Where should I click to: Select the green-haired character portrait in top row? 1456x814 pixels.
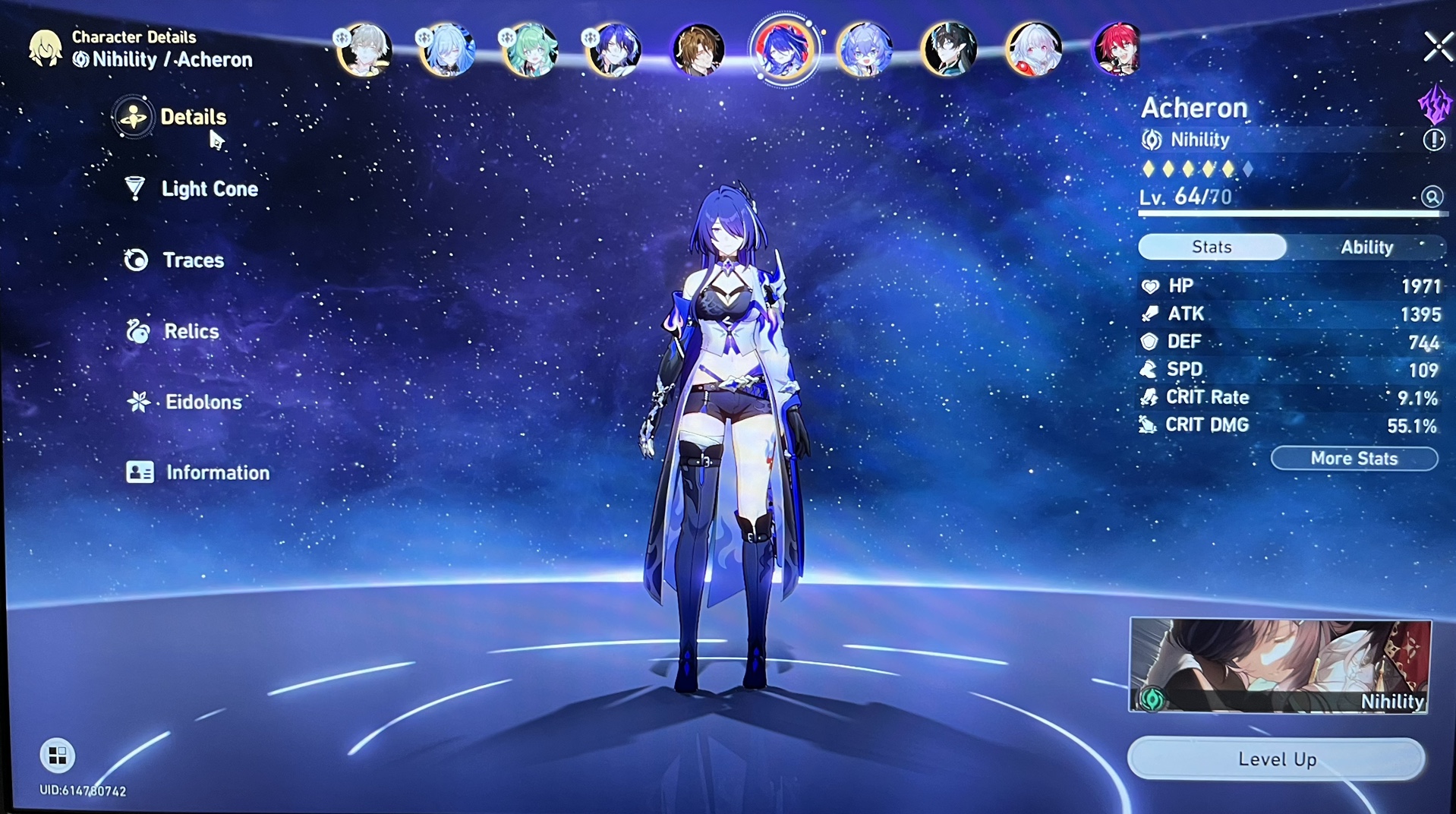click(531, 49)
